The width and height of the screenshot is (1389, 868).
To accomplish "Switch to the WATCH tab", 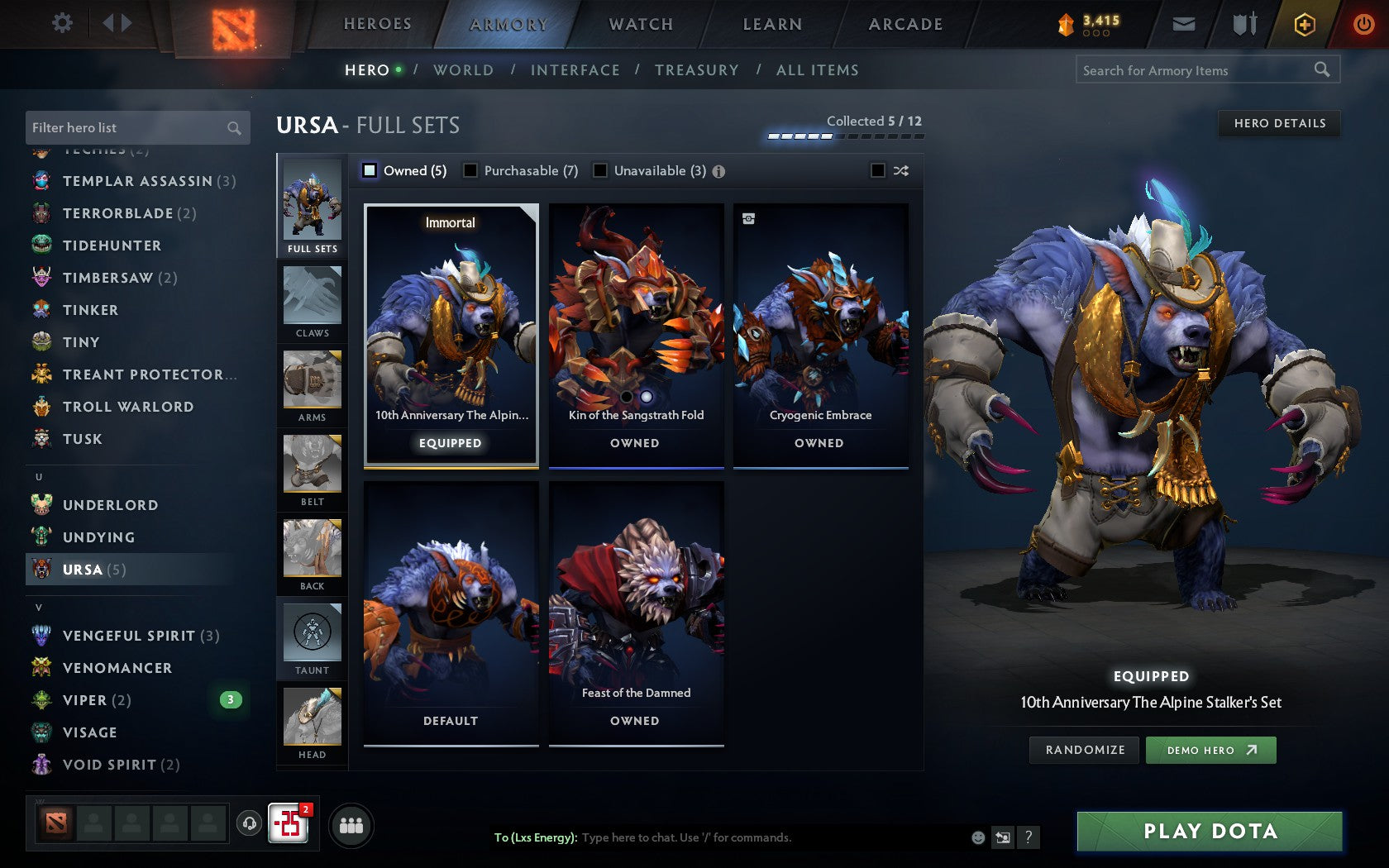I will [x=641, y=24].
